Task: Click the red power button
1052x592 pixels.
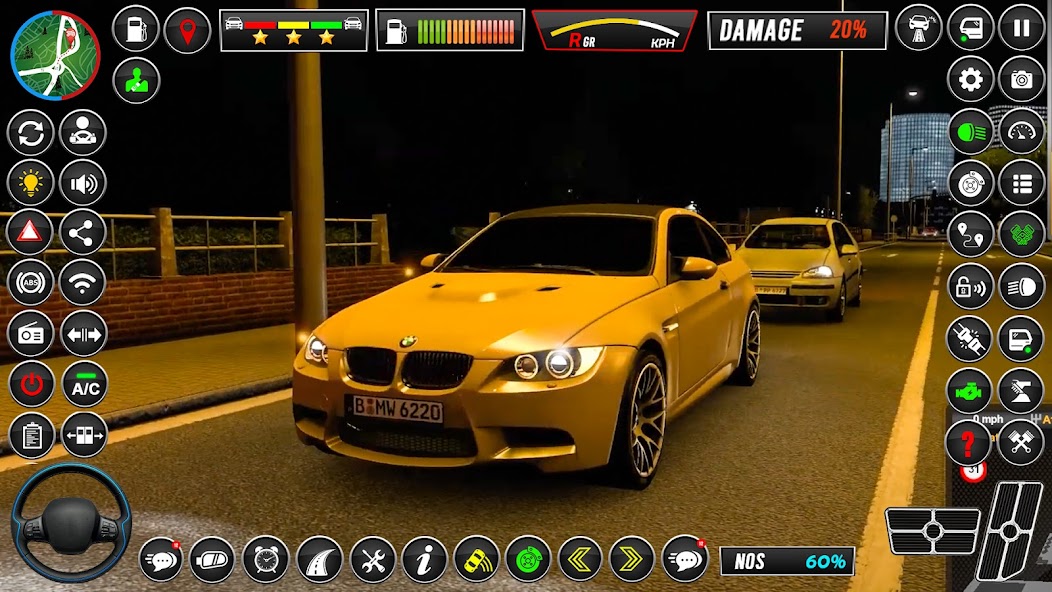Action: click(x=31, y=385)
